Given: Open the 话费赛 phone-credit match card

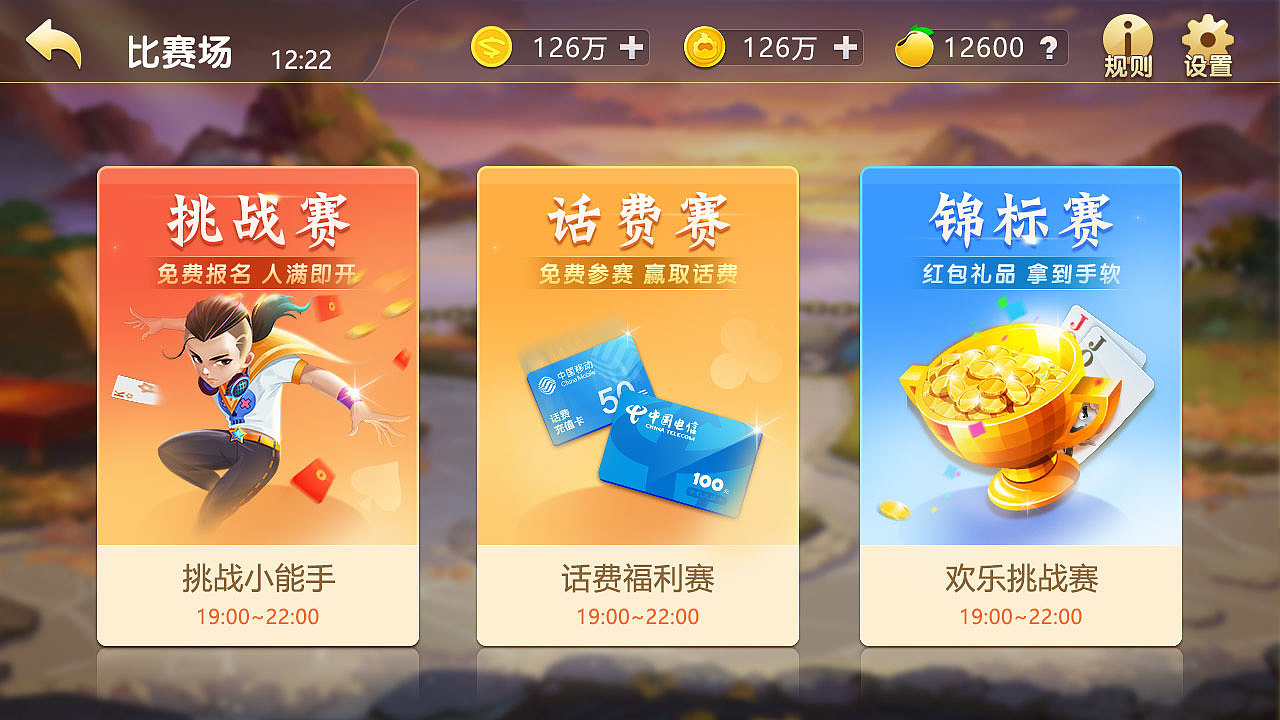Looking at the screenshot, I should (x=637, y=400).
